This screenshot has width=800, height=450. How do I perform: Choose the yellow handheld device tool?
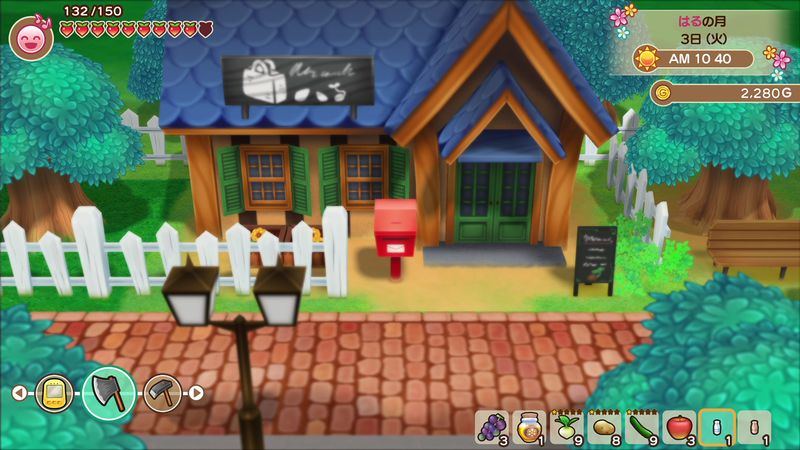[x=54, y=393]
